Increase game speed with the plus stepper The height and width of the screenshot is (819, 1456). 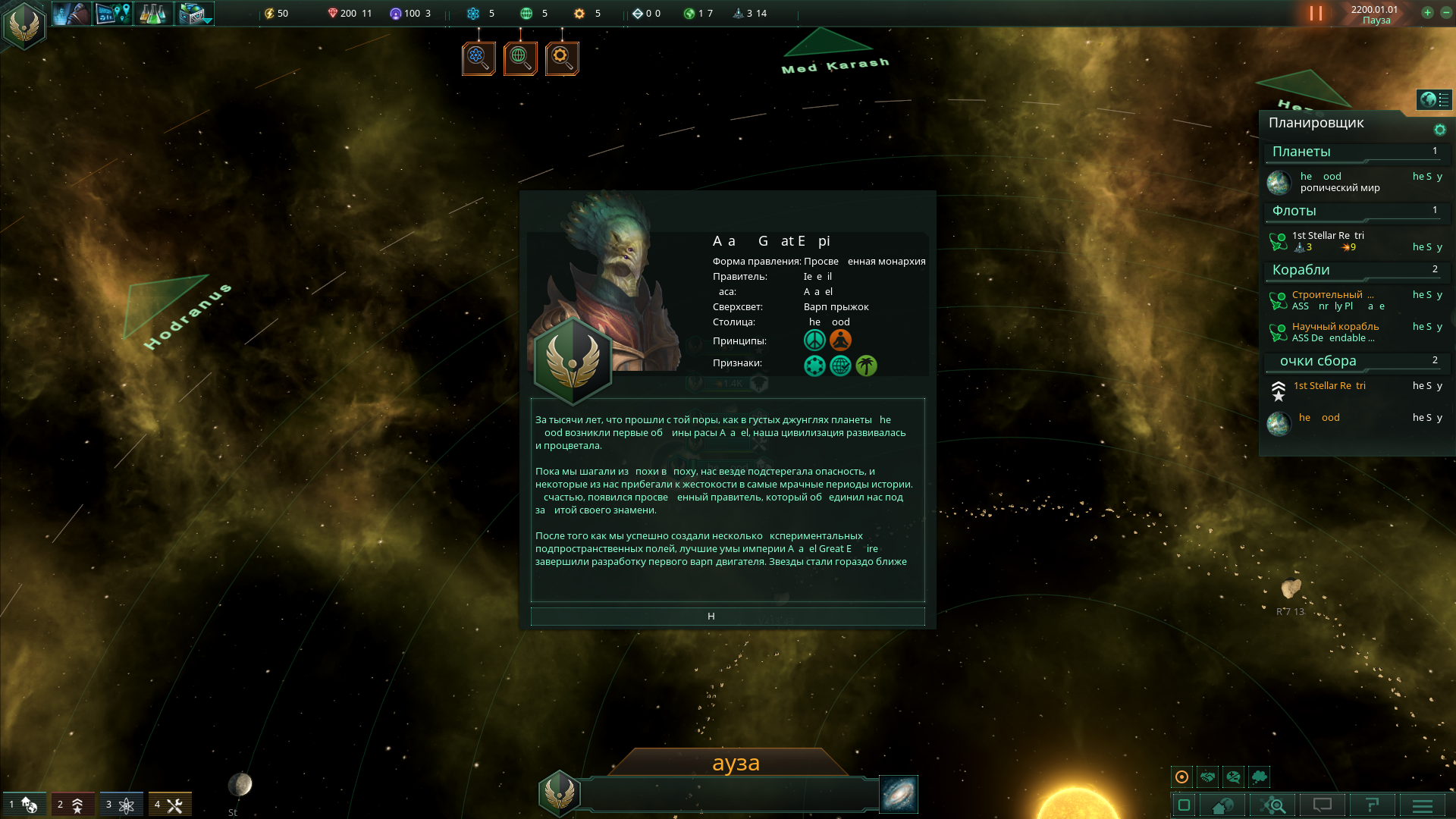coord(1428,13)
